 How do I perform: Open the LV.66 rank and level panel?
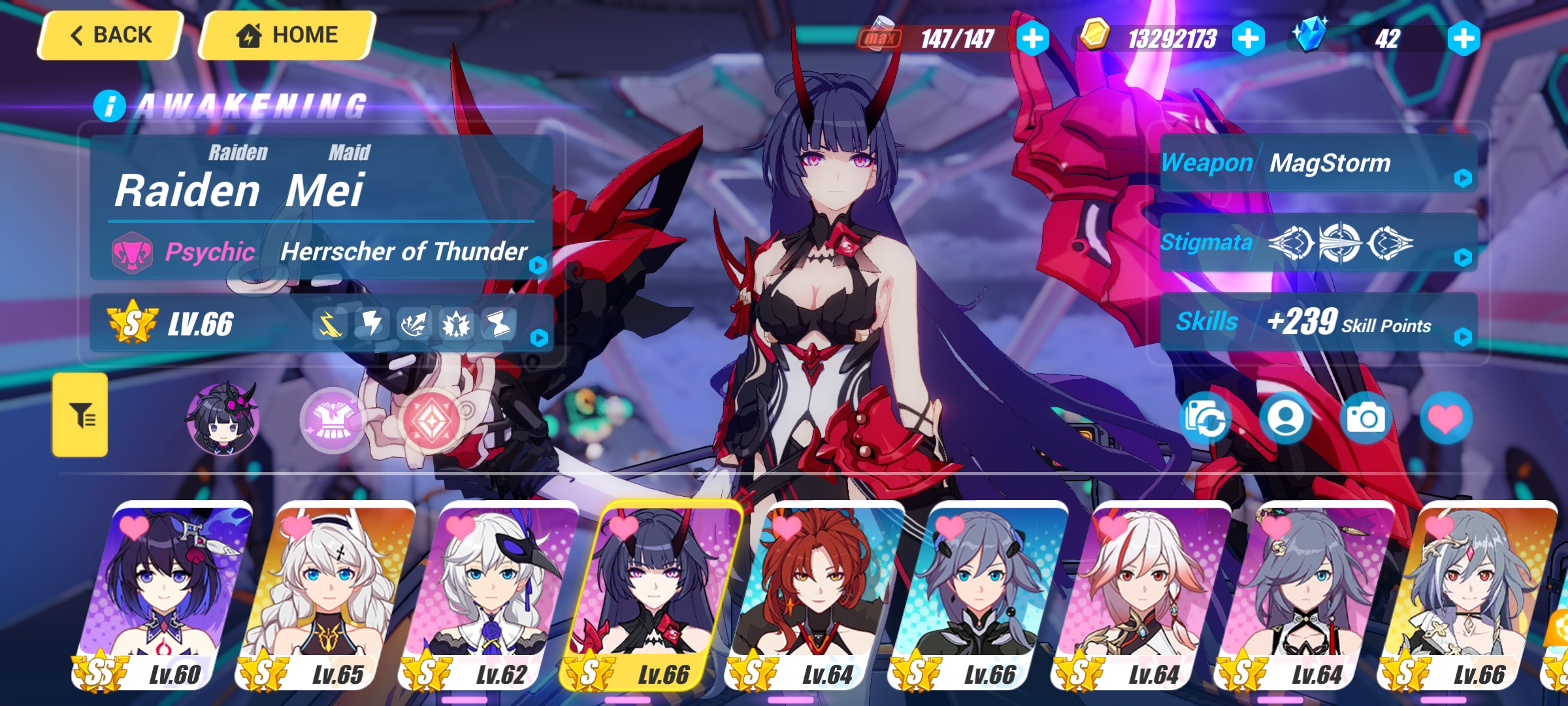pos(320,324)
